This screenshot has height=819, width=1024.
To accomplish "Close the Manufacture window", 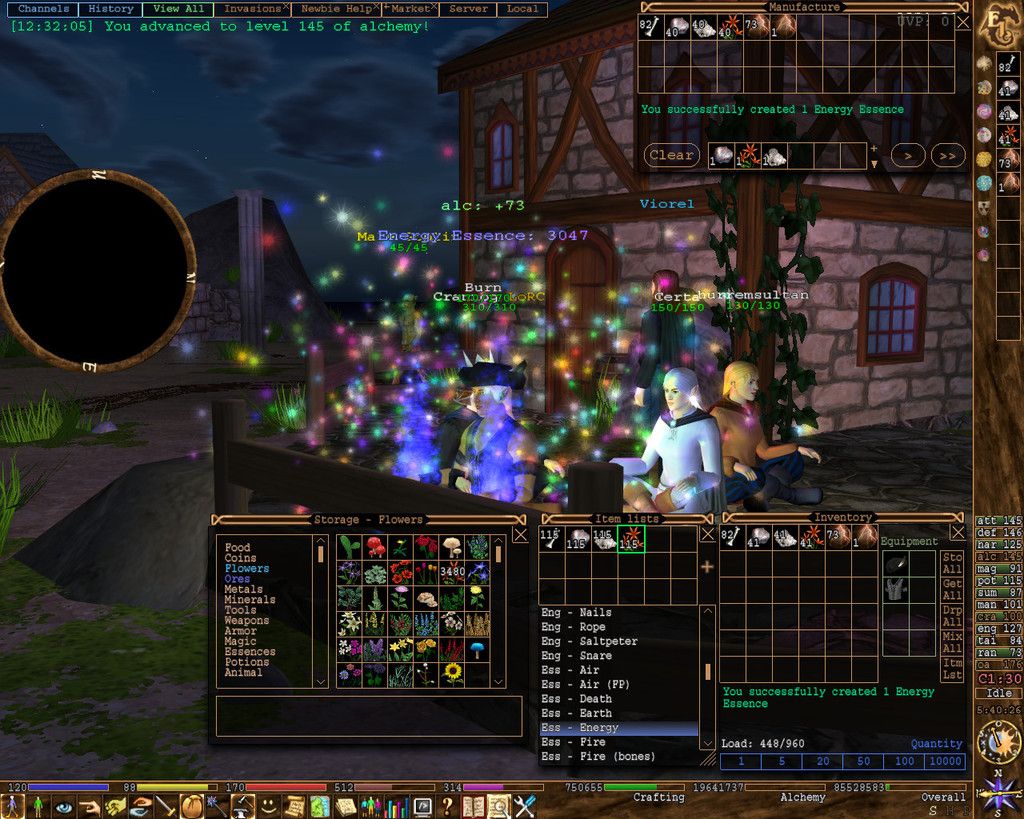I will click(x=962, y=21).
